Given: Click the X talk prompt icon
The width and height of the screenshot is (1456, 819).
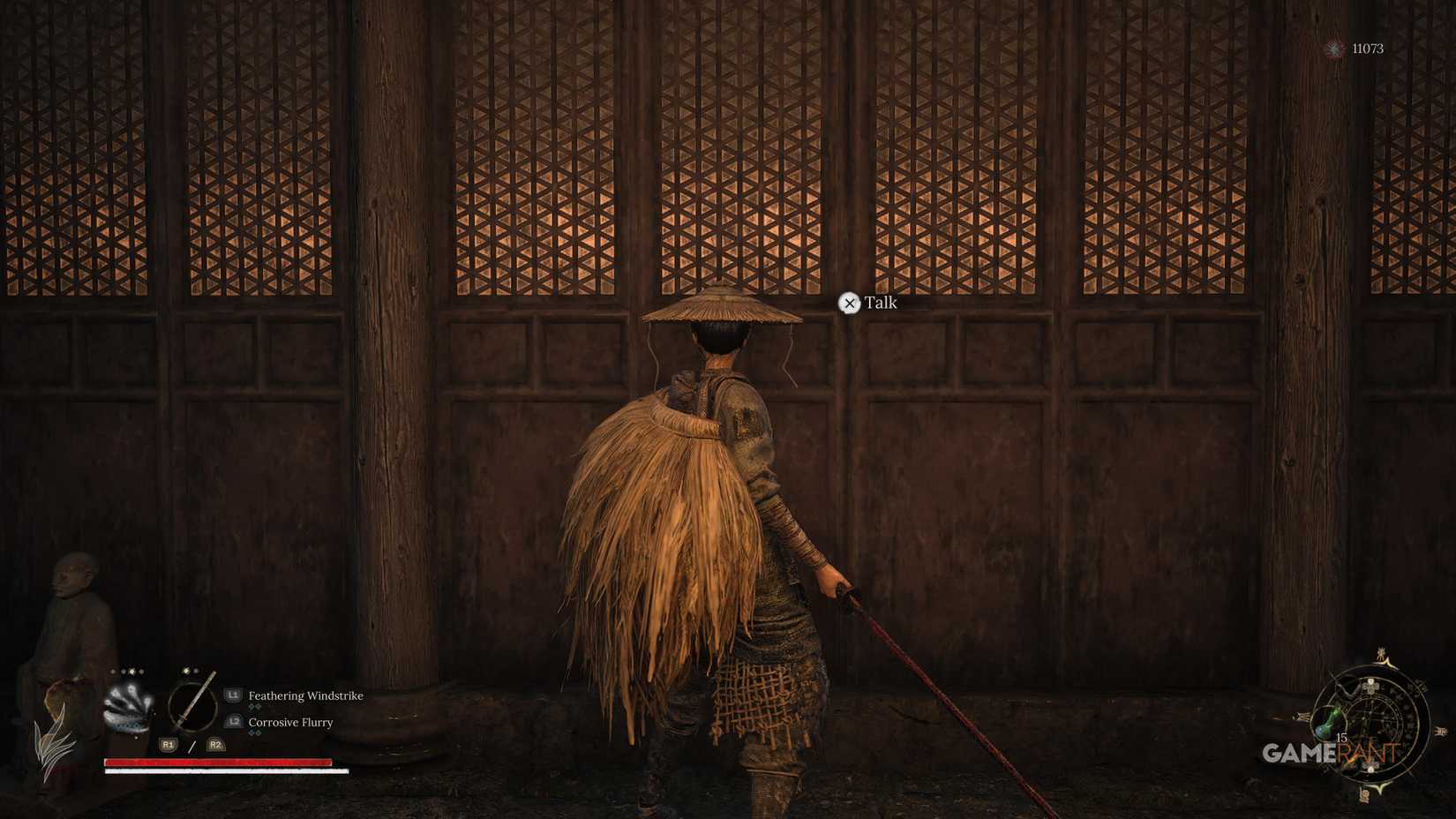Looking at the screenshot, I should click(850, 304).
